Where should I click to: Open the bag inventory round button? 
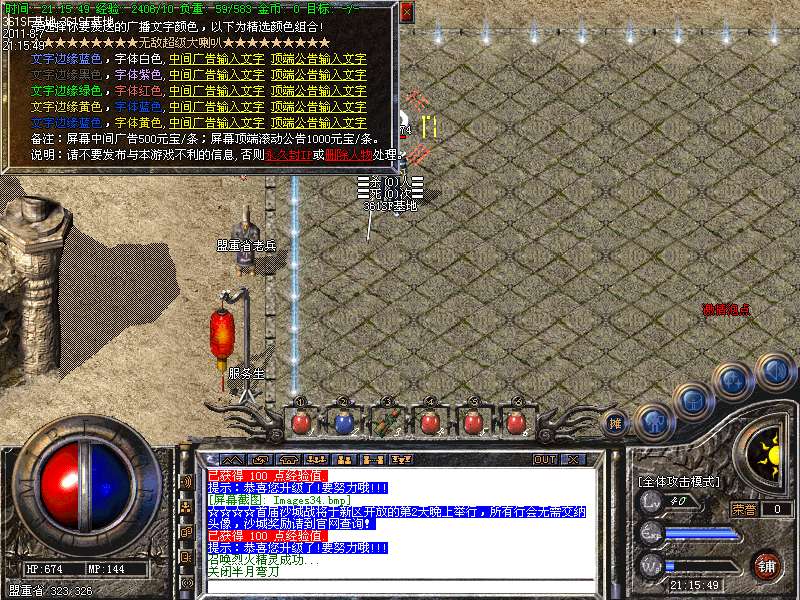coord(693,402)
